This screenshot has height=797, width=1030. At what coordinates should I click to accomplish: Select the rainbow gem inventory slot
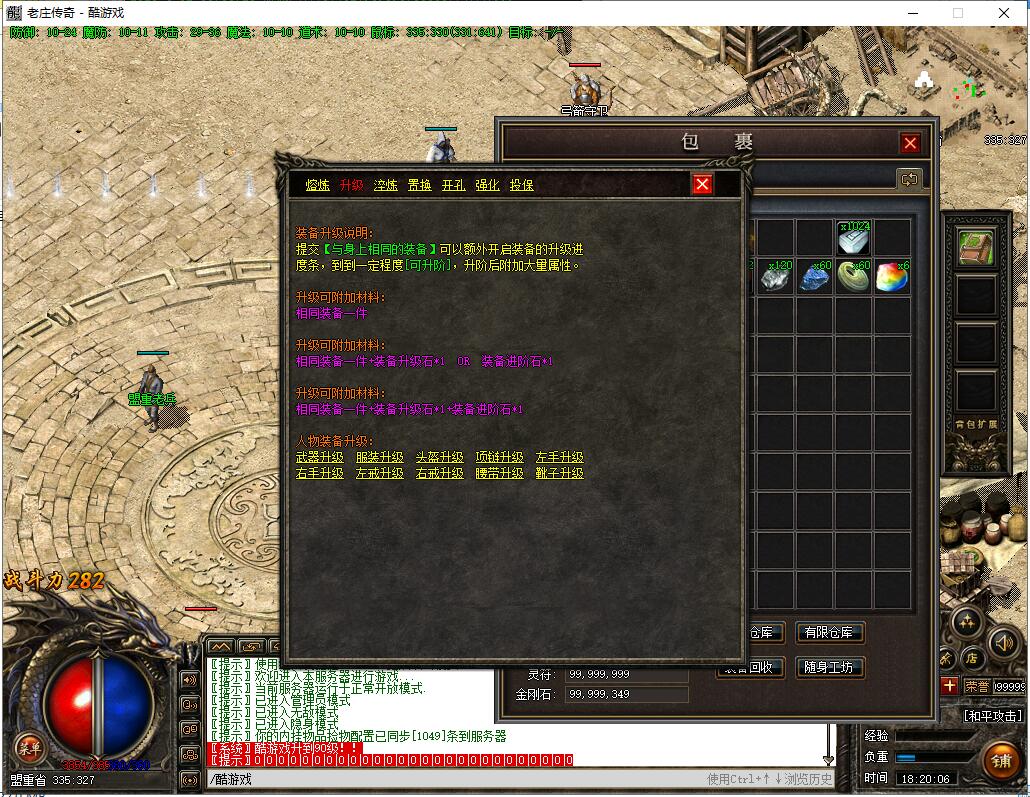(x=892, y=278)
